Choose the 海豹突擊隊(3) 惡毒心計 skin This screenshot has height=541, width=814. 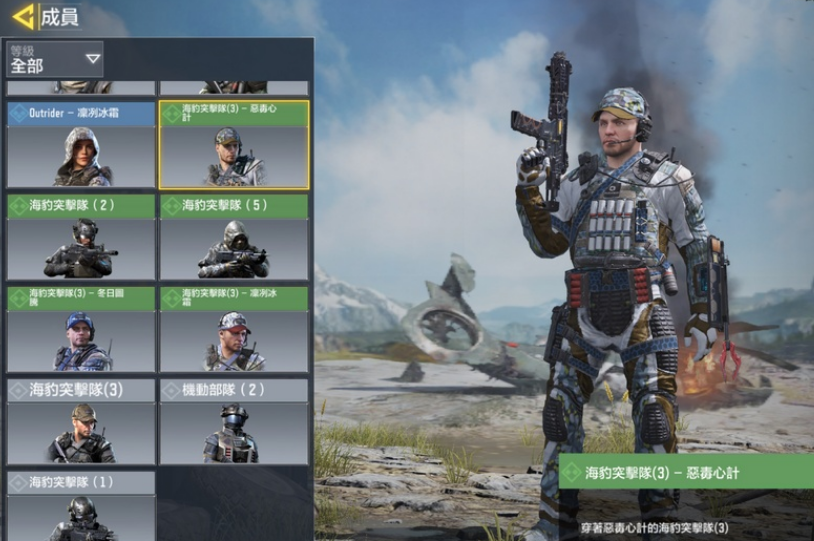[x=234, y=145]
